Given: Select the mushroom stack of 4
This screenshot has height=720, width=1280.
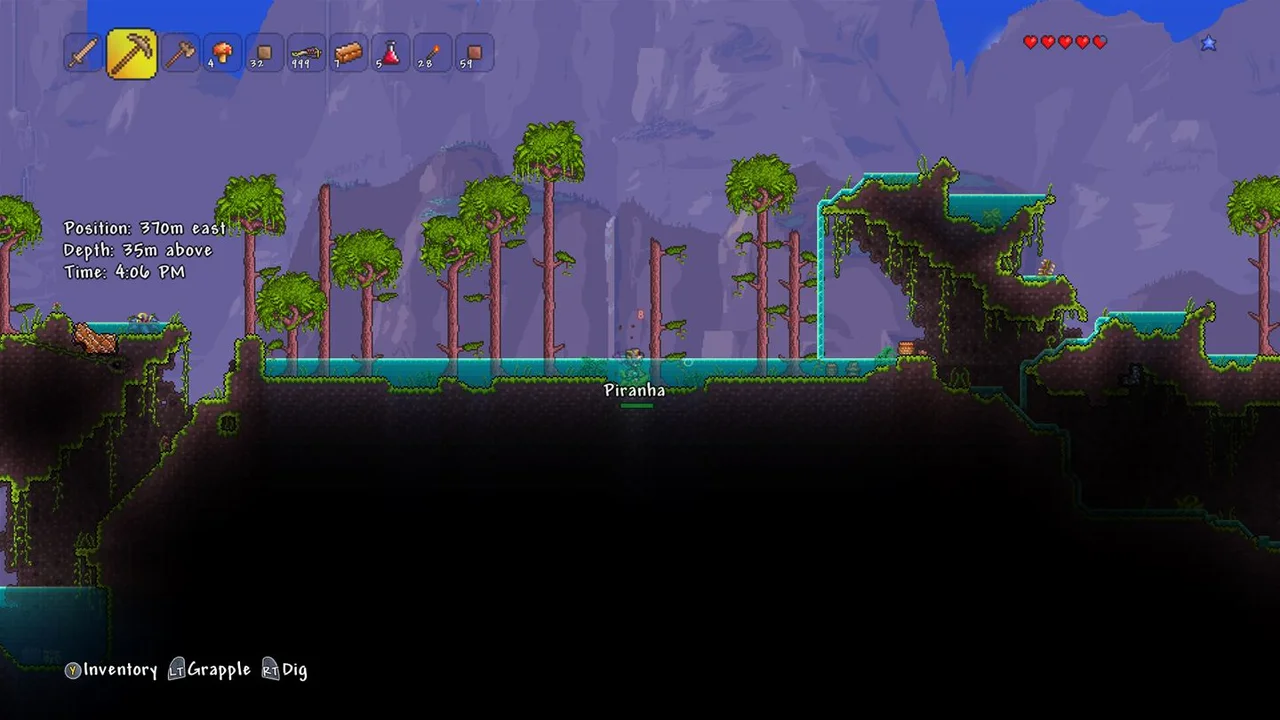Looking at the screenshot, I should pos(222,52).
